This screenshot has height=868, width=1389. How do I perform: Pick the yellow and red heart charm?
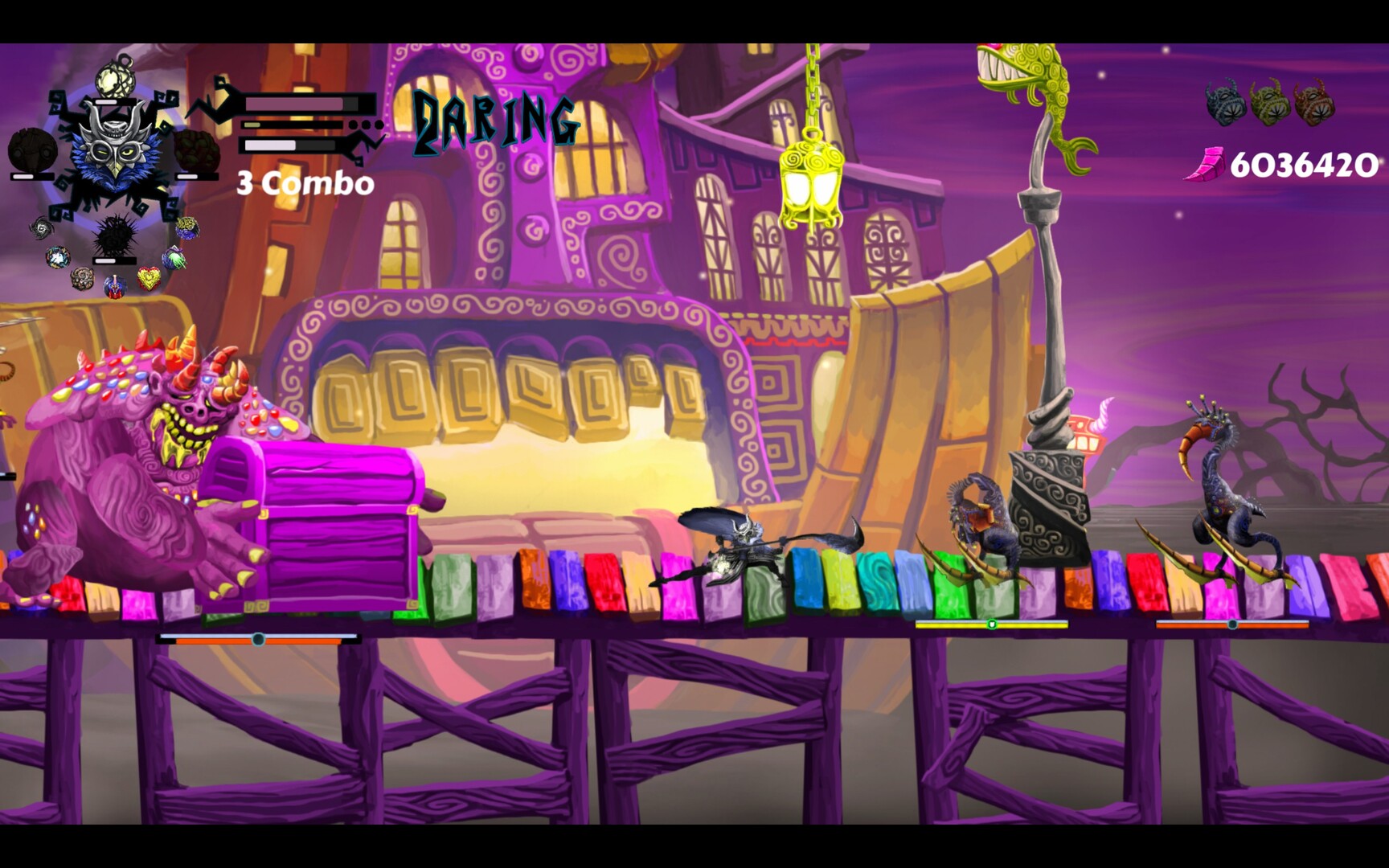(149, 278)
